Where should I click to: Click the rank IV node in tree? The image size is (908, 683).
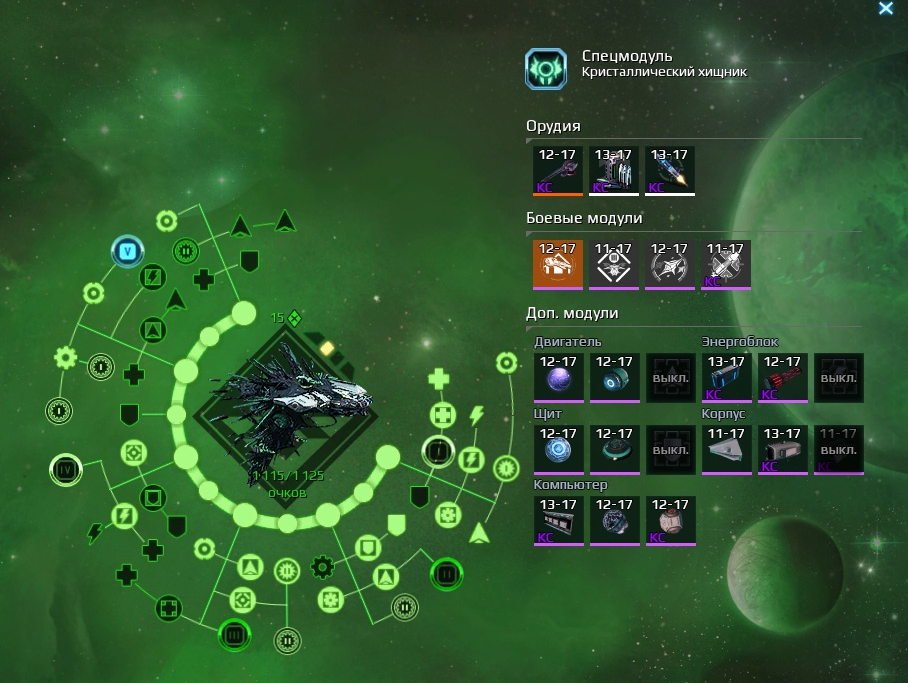pos(65,467)
